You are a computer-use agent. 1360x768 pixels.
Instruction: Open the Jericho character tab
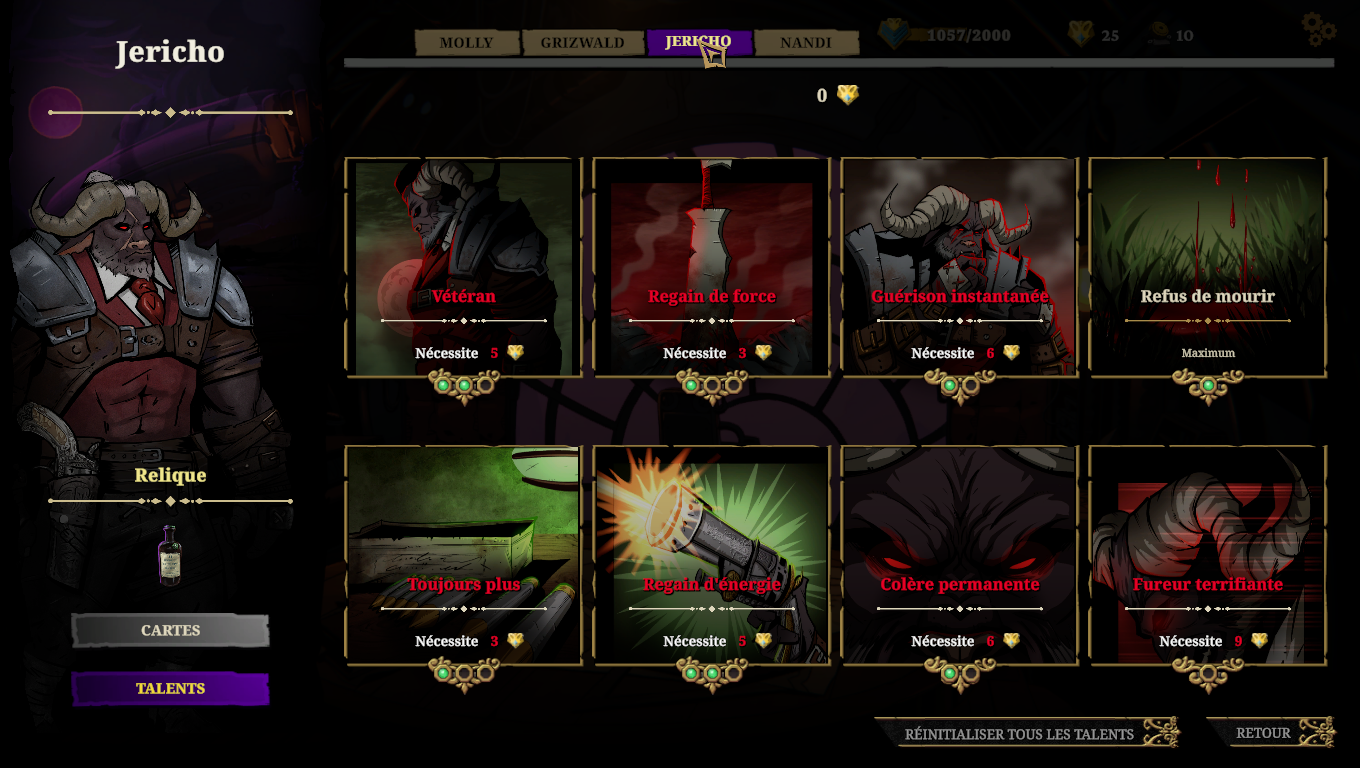click(697, 42)
